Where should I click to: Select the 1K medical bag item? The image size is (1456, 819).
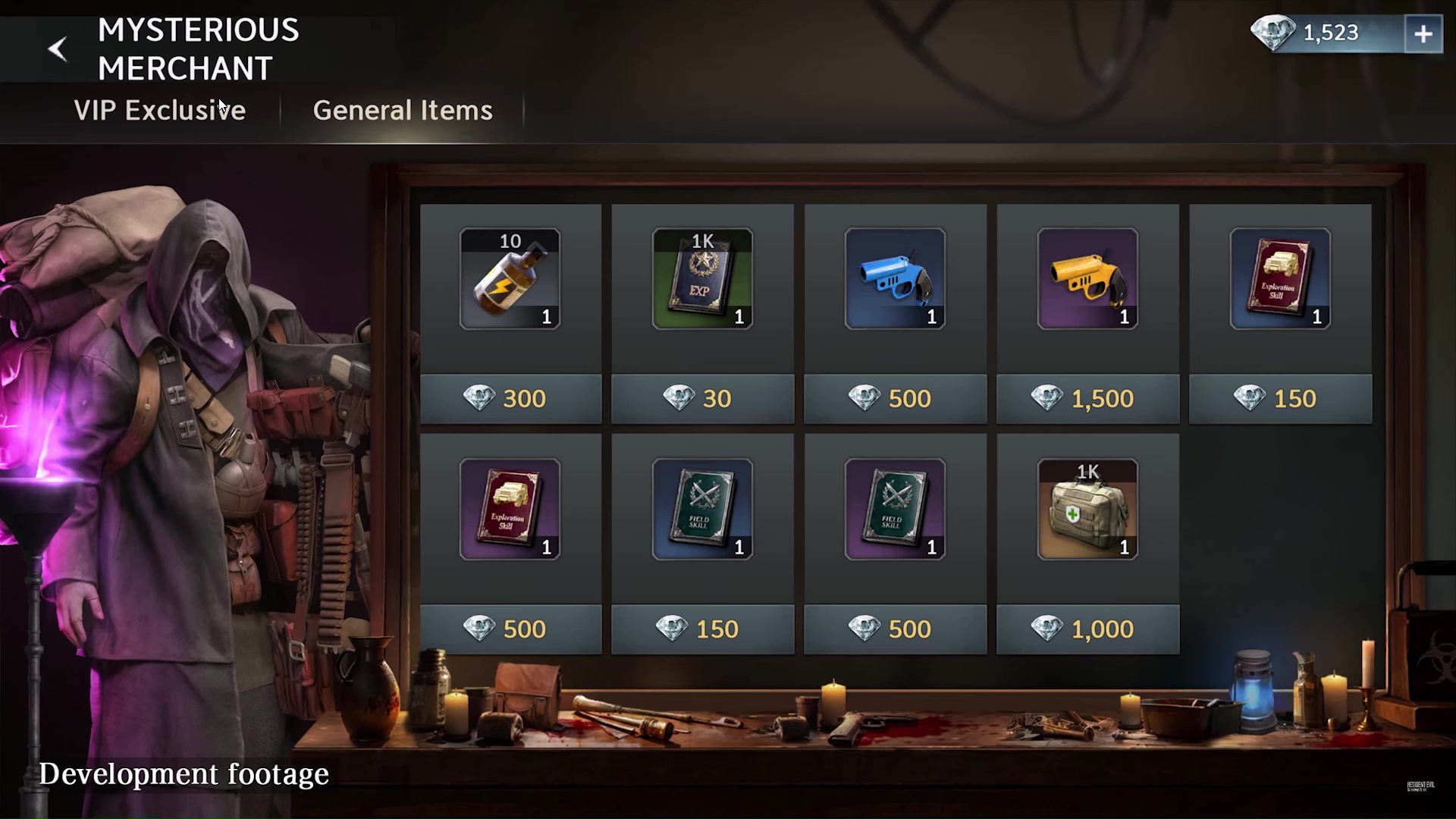point(1087,510)
